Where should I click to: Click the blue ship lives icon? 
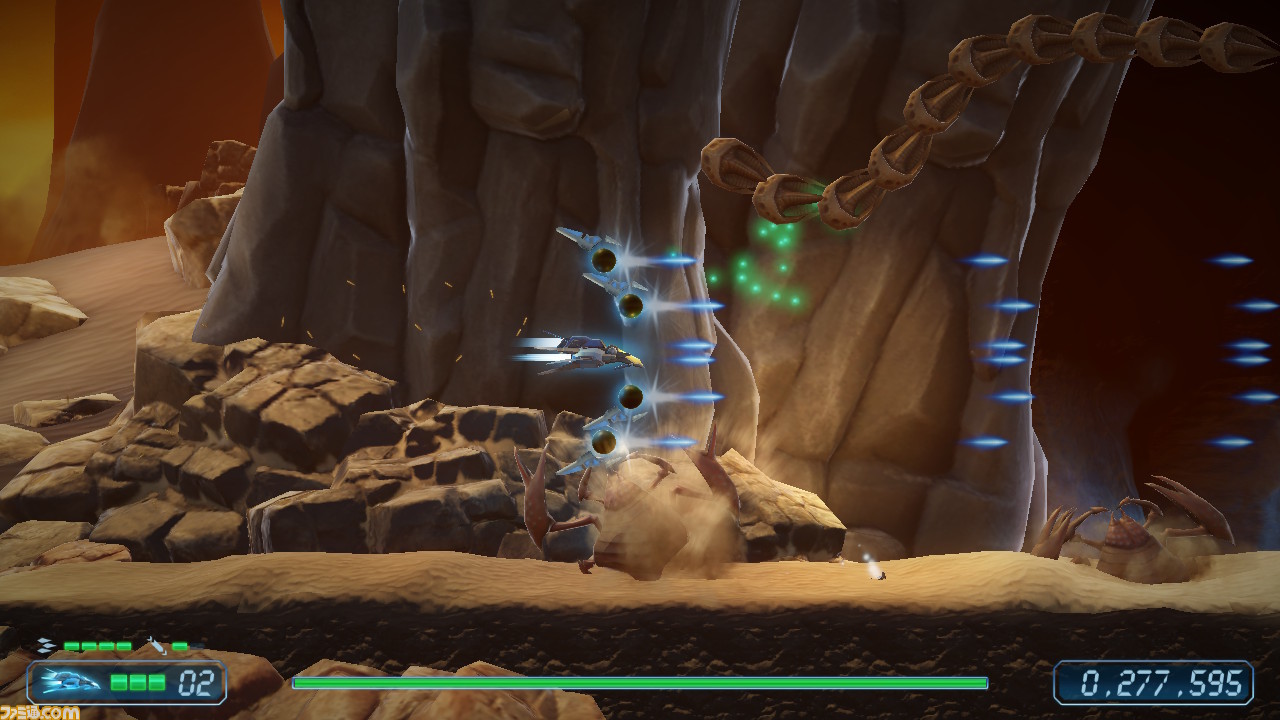point(70,683)
